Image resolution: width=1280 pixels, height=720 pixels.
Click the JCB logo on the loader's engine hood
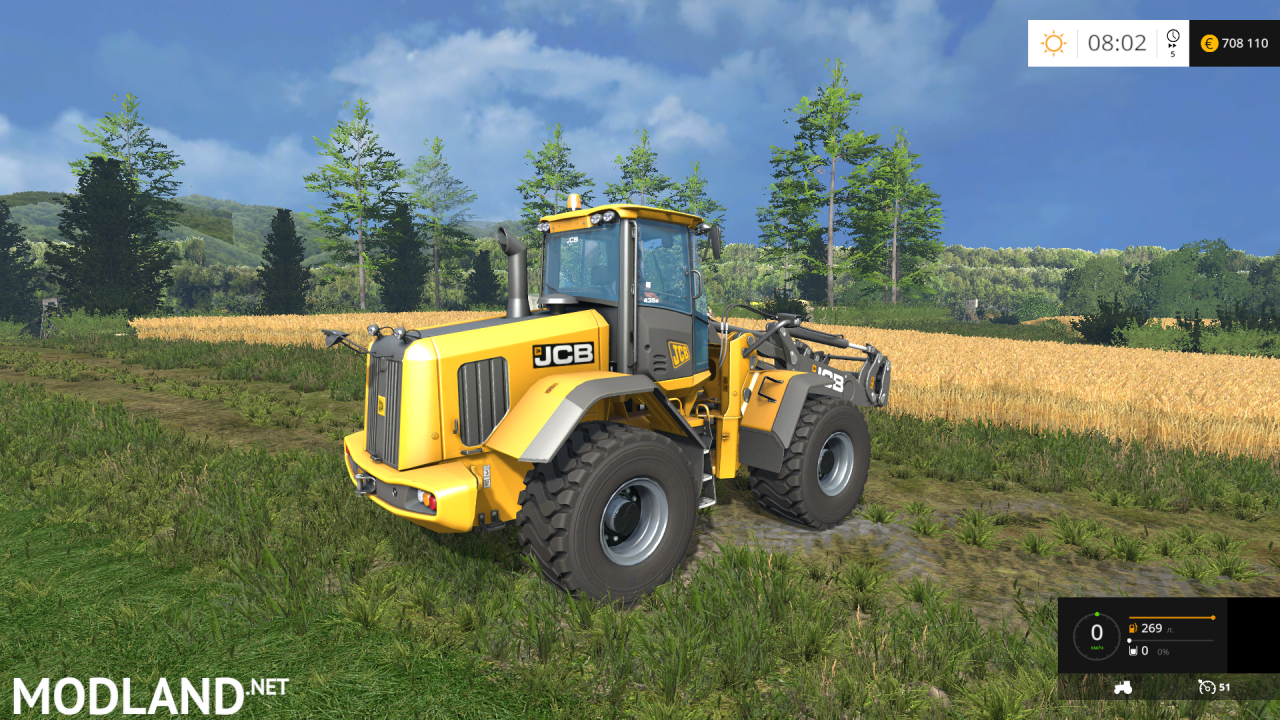click(566, 356)
